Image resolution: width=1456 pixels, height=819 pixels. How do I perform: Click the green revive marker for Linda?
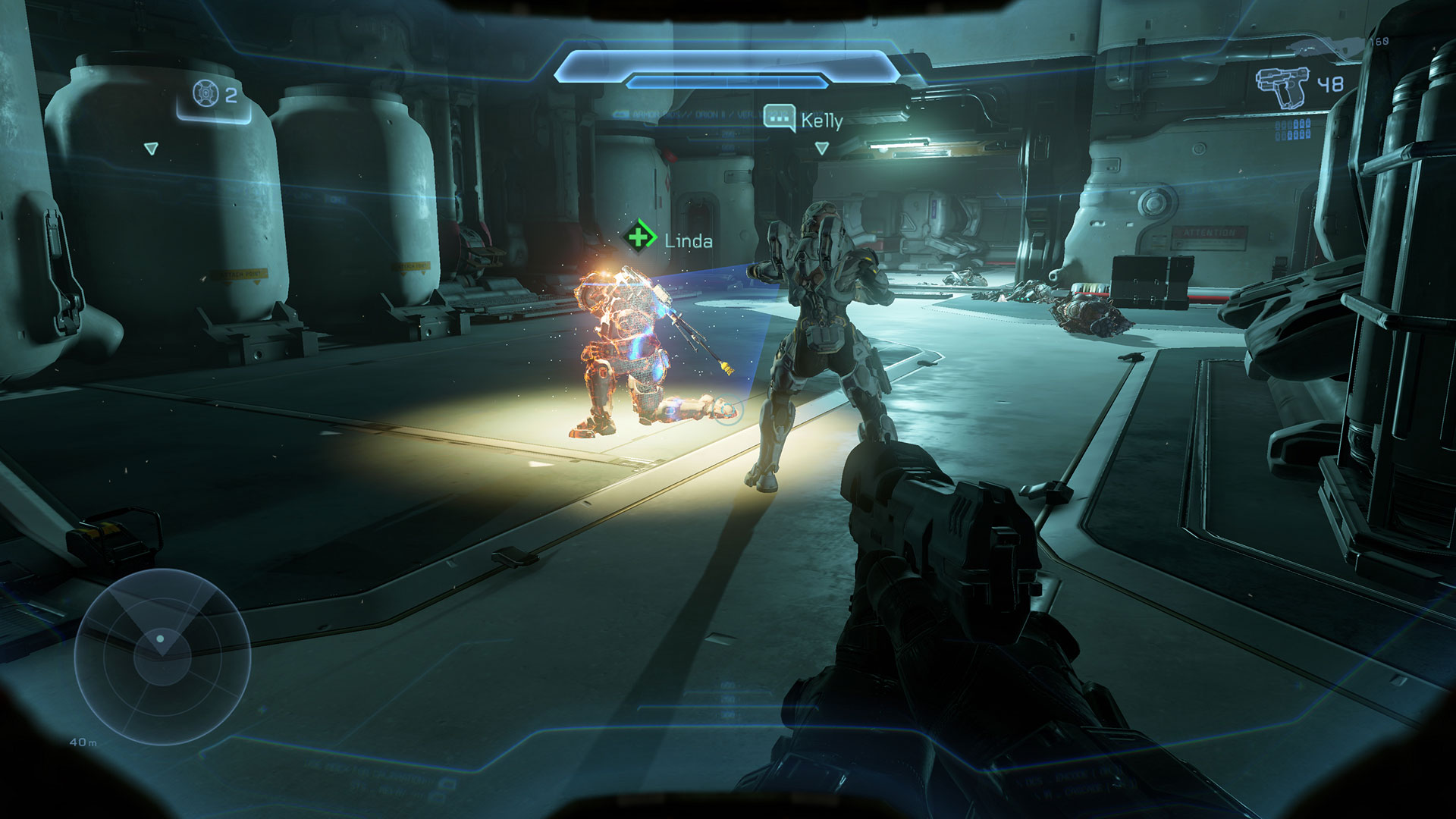pyautogui.click(x=641, y=237)
